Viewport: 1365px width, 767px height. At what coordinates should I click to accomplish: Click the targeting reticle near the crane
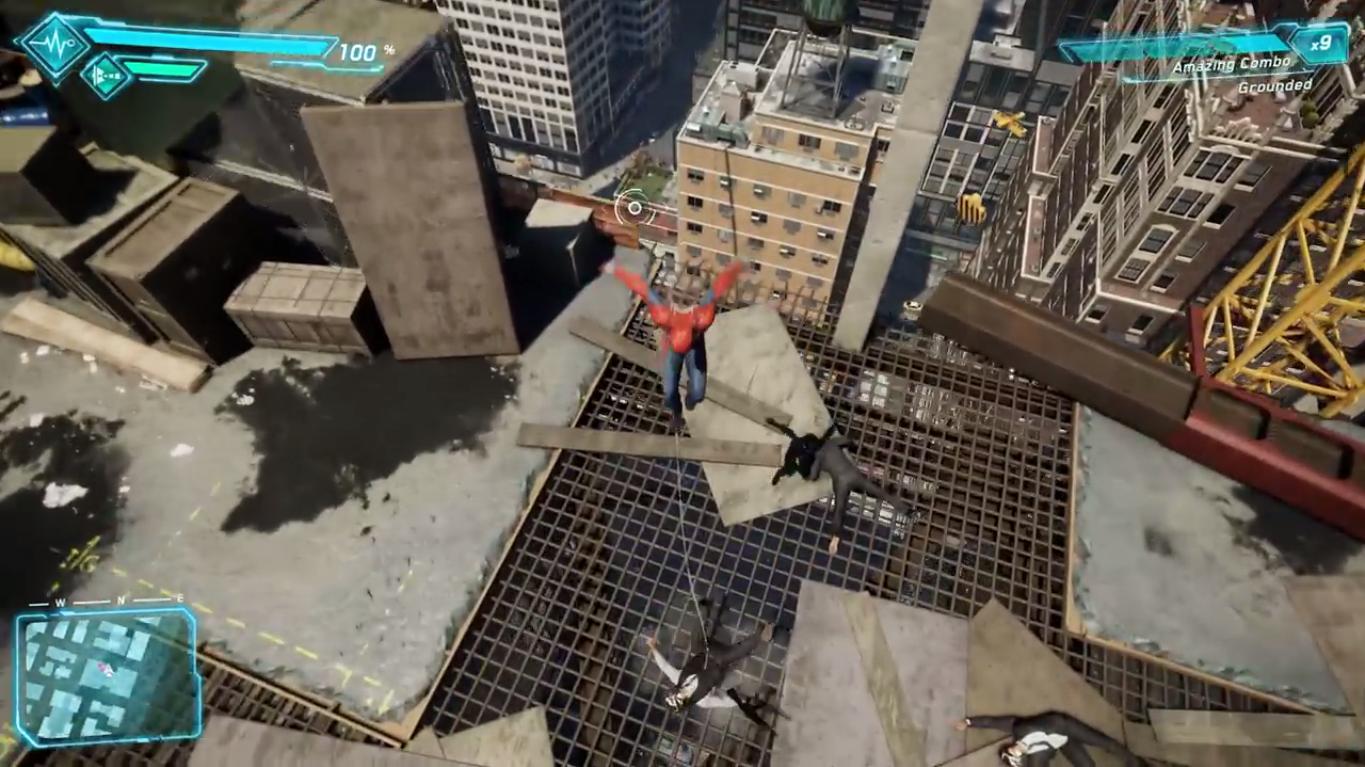pyautogui.click(x=633, y=208)
